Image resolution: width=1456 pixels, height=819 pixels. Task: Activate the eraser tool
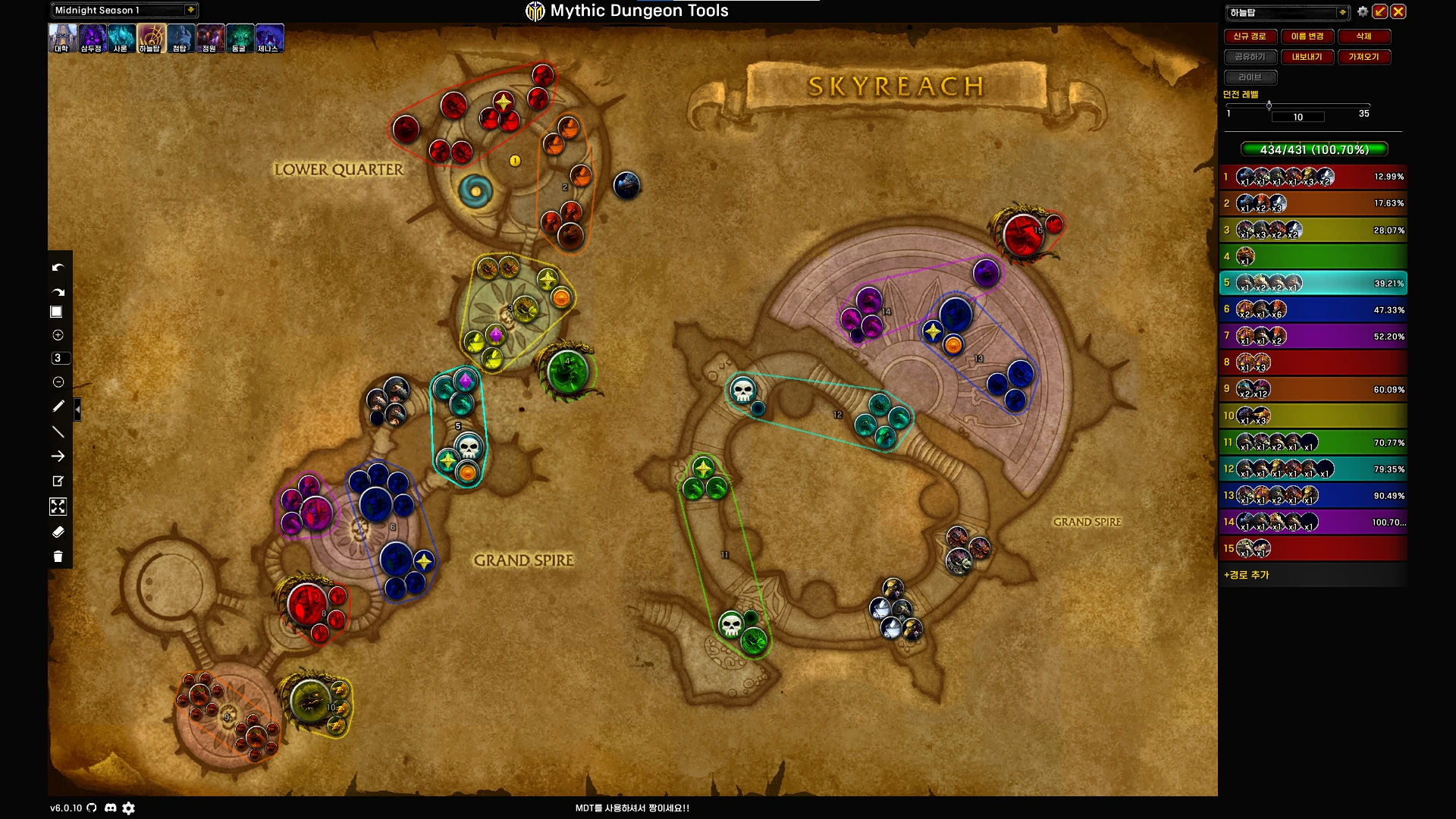click(x=58, y=532)
